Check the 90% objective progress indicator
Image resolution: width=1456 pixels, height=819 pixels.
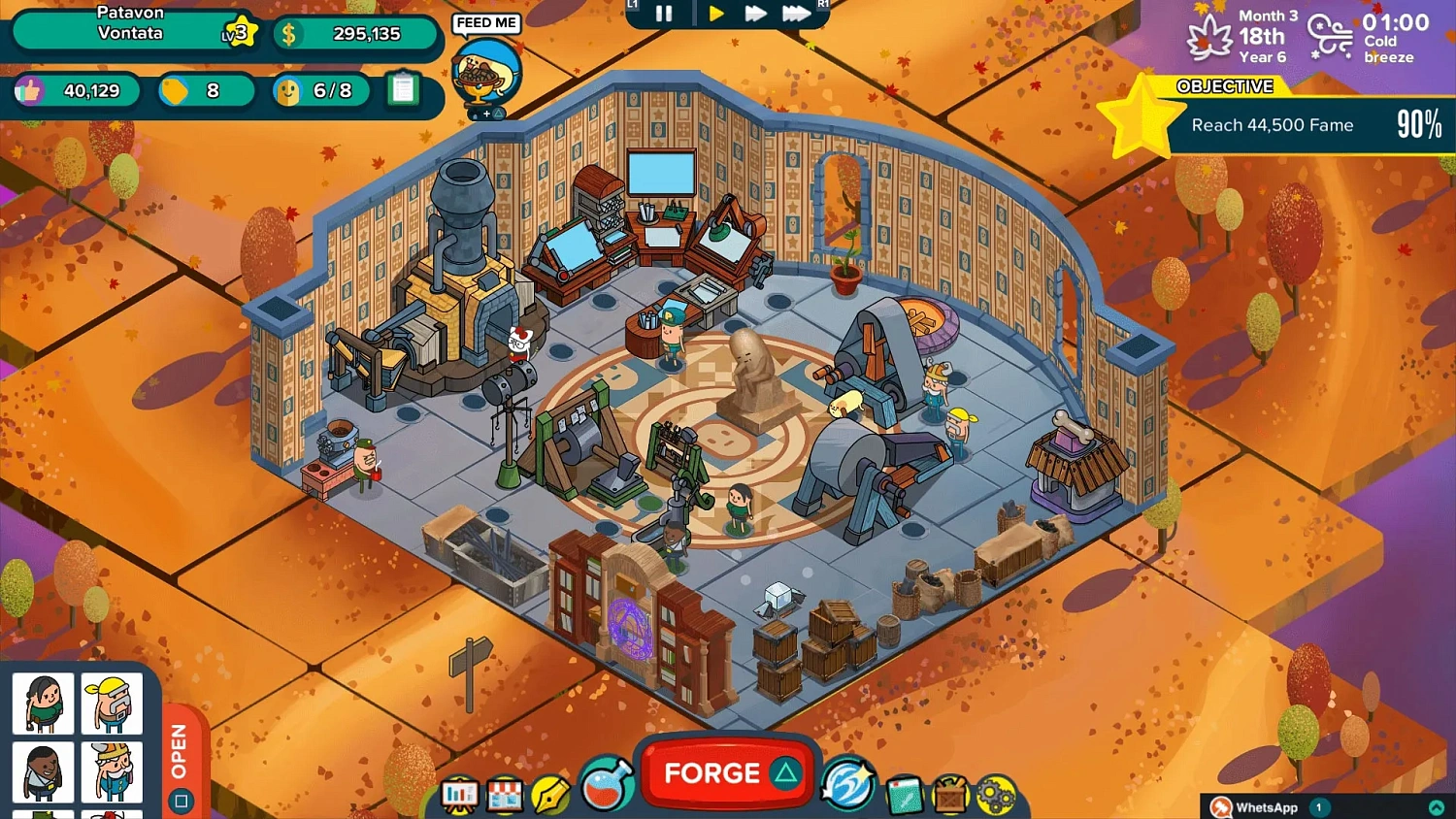(x=1419, y=125)
